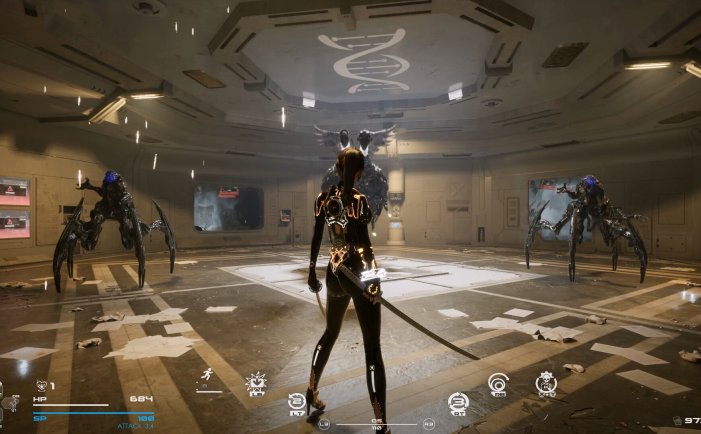Viewport: 701px width, 434px height.
Task: Use the spiral swirl ability icon
Action: click(x=497, y=382)
